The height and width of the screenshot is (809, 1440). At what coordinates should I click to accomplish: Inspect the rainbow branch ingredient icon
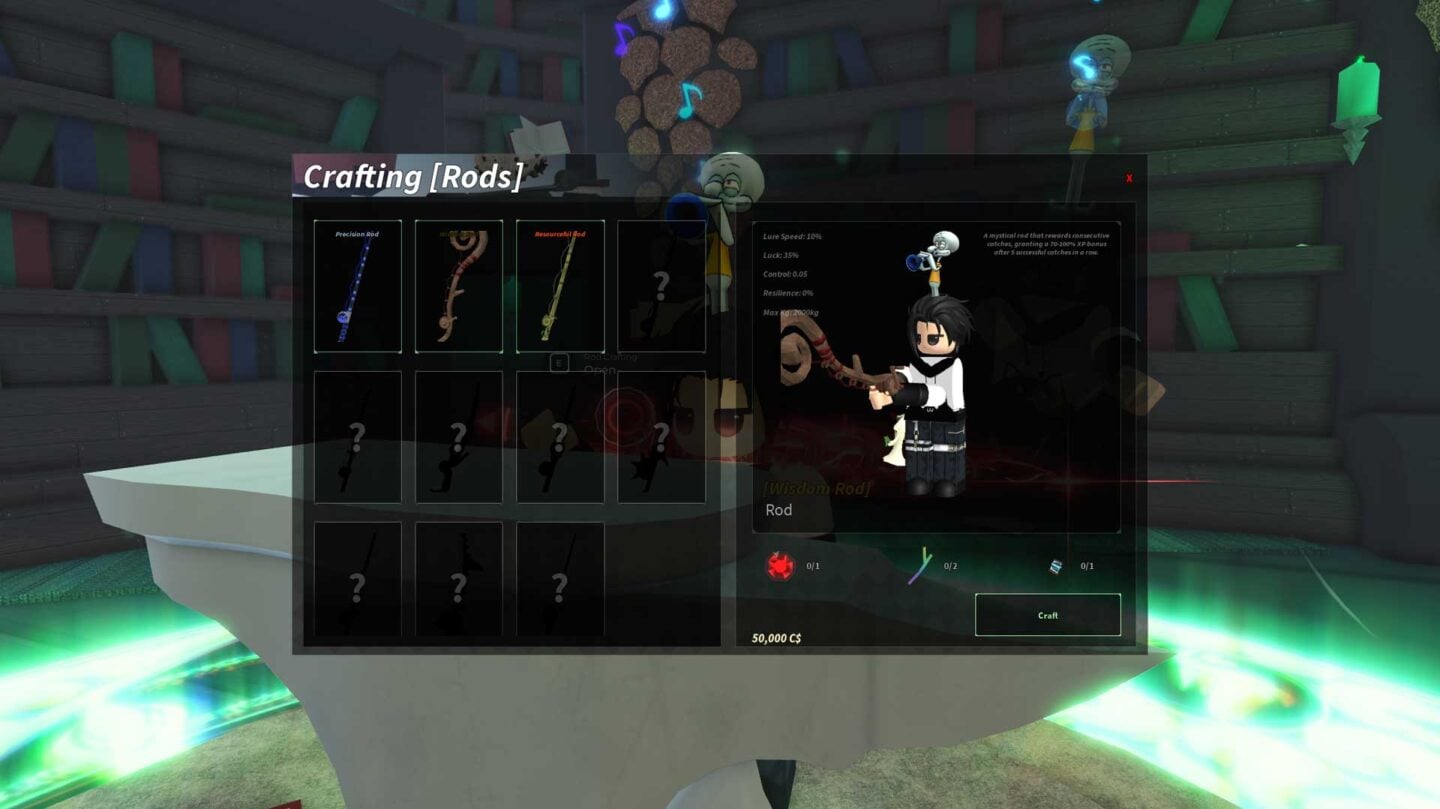pyautogui.click(x=920, y=566)
